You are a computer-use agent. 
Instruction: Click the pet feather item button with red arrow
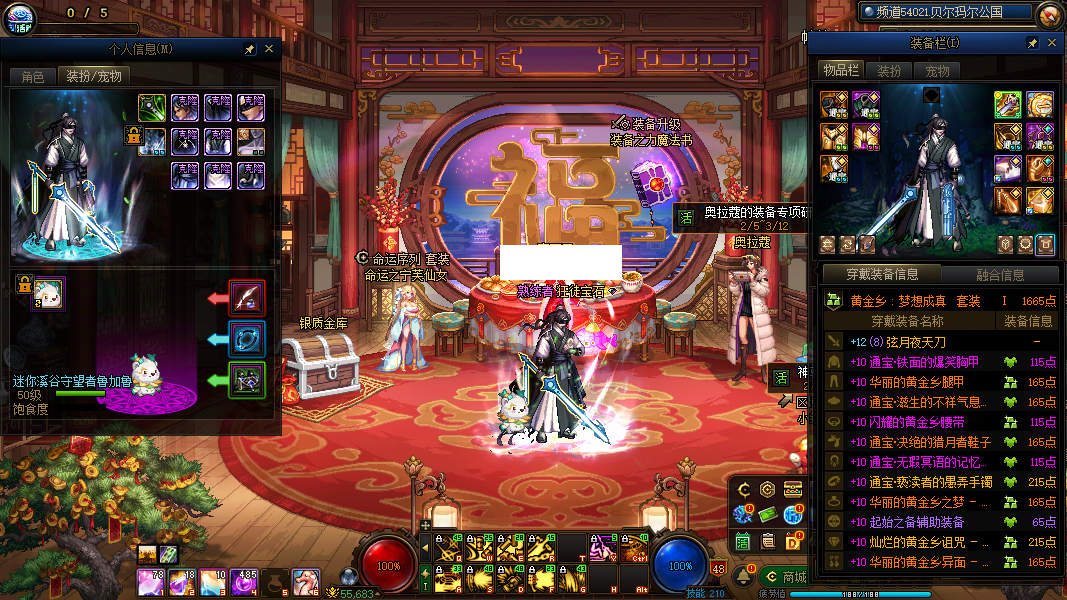pos(247,297)
